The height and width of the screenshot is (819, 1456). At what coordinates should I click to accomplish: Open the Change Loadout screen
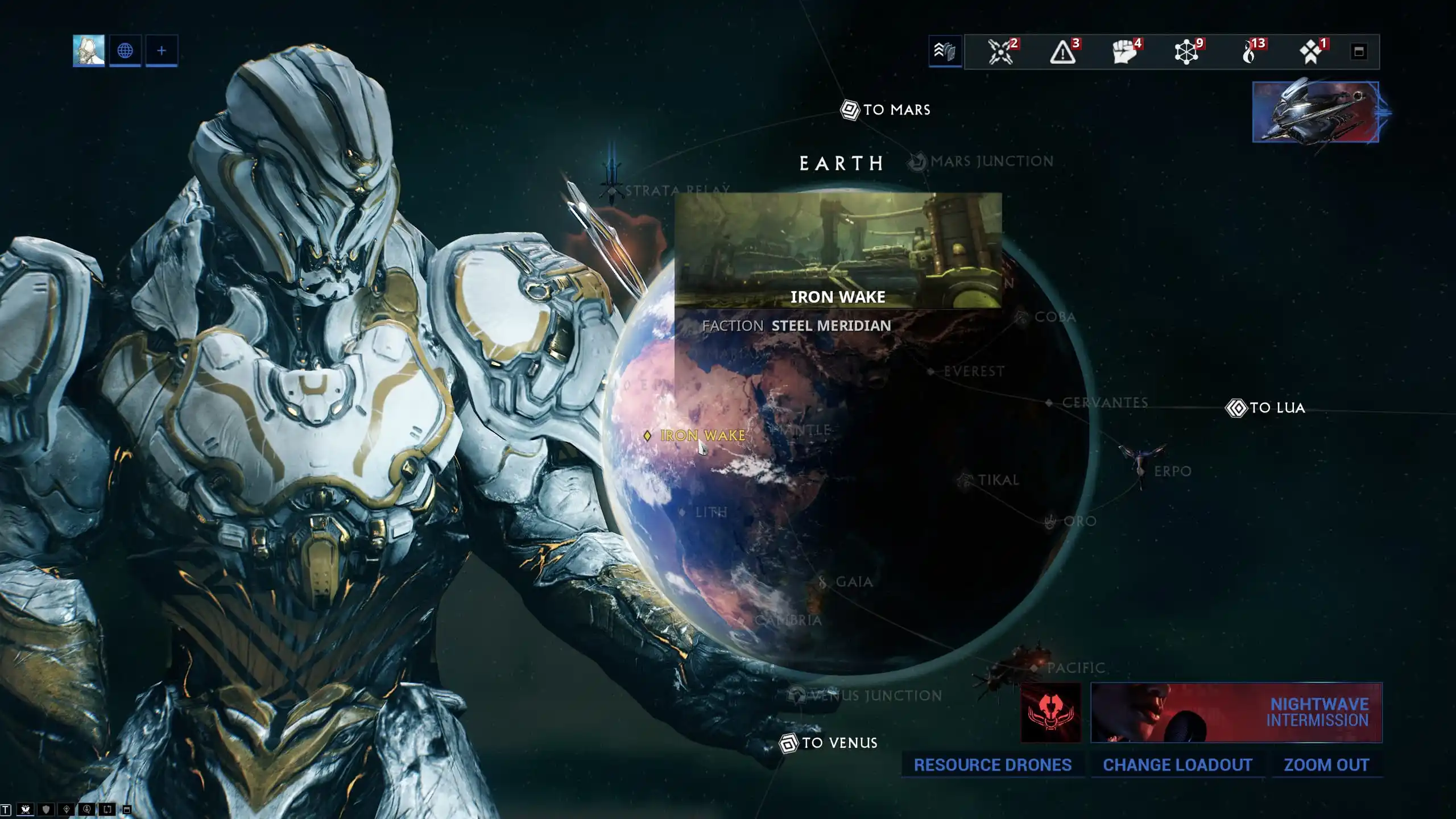1177,765
